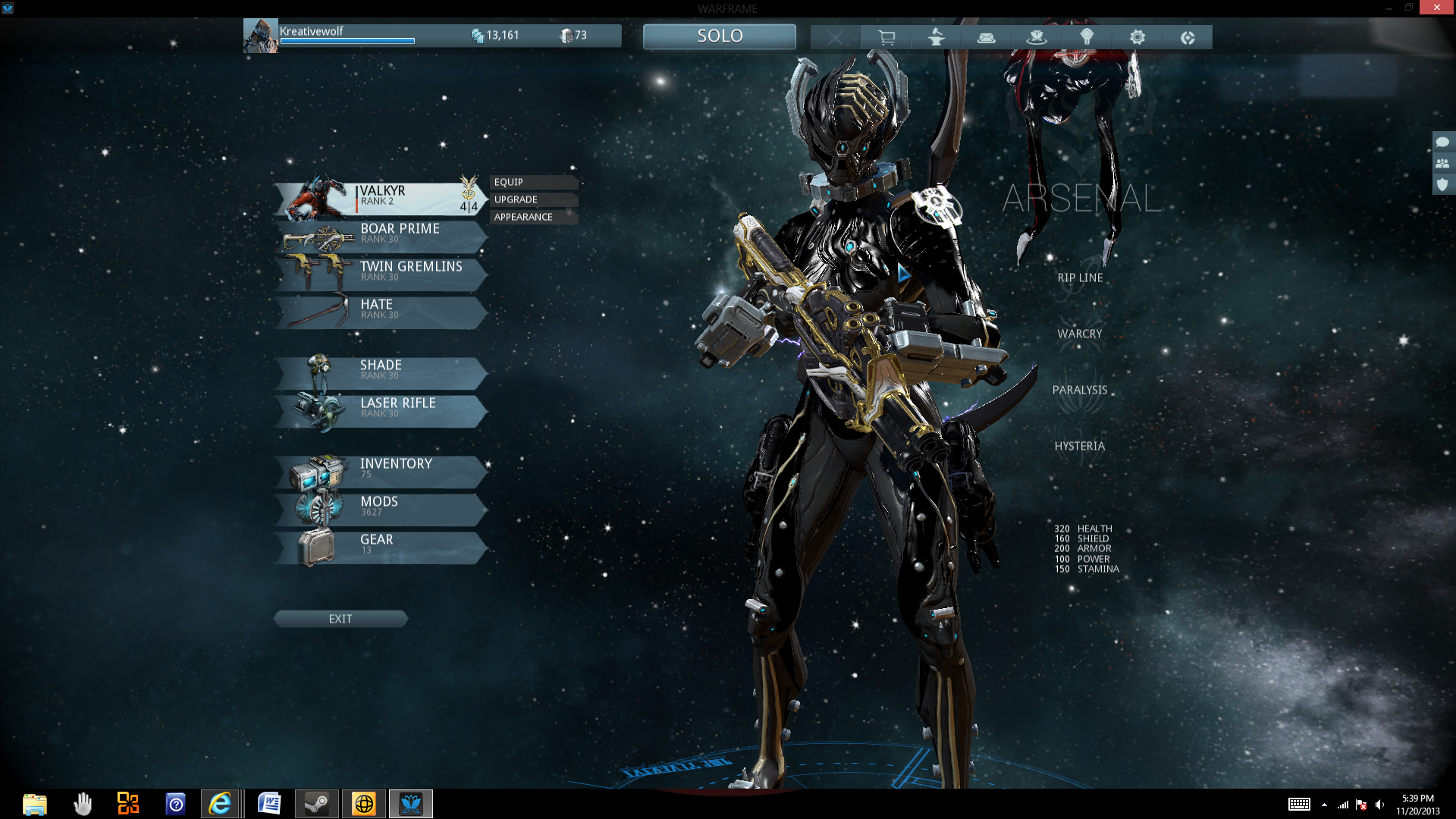
Task: Open the settings gear icon
Action: [x=1137, y=37]
